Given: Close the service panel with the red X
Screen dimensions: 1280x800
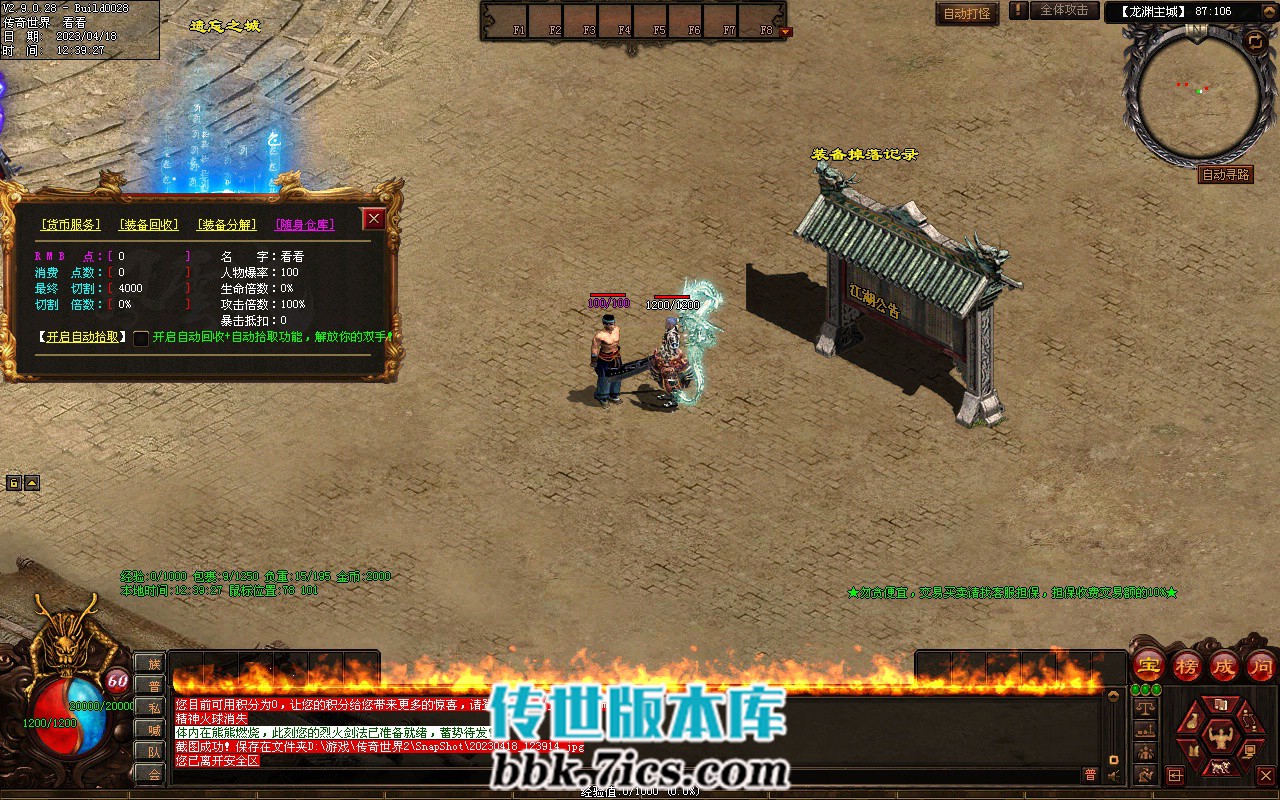Looking at the screenshot, I should tap(374, 219).
